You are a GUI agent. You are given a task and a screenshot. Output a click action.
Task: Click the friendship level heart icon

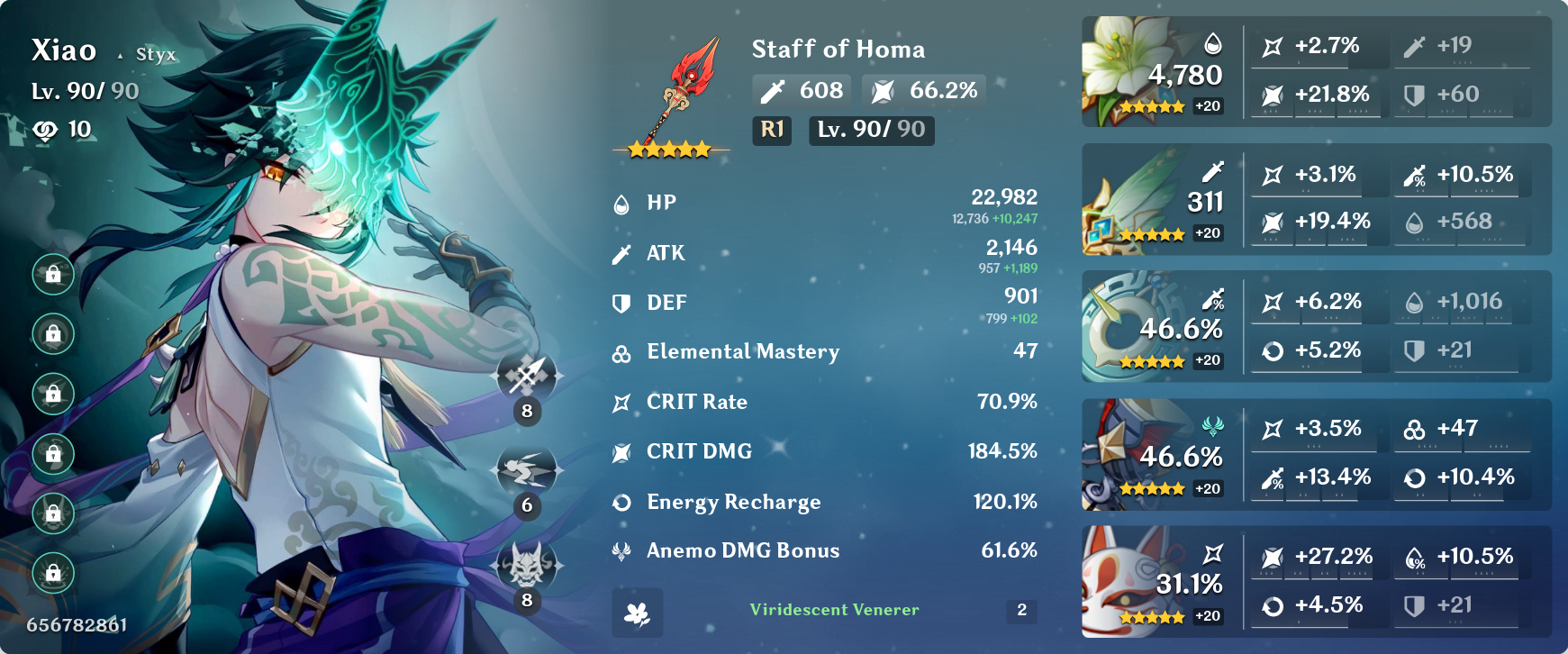click(x=44, y=129)
